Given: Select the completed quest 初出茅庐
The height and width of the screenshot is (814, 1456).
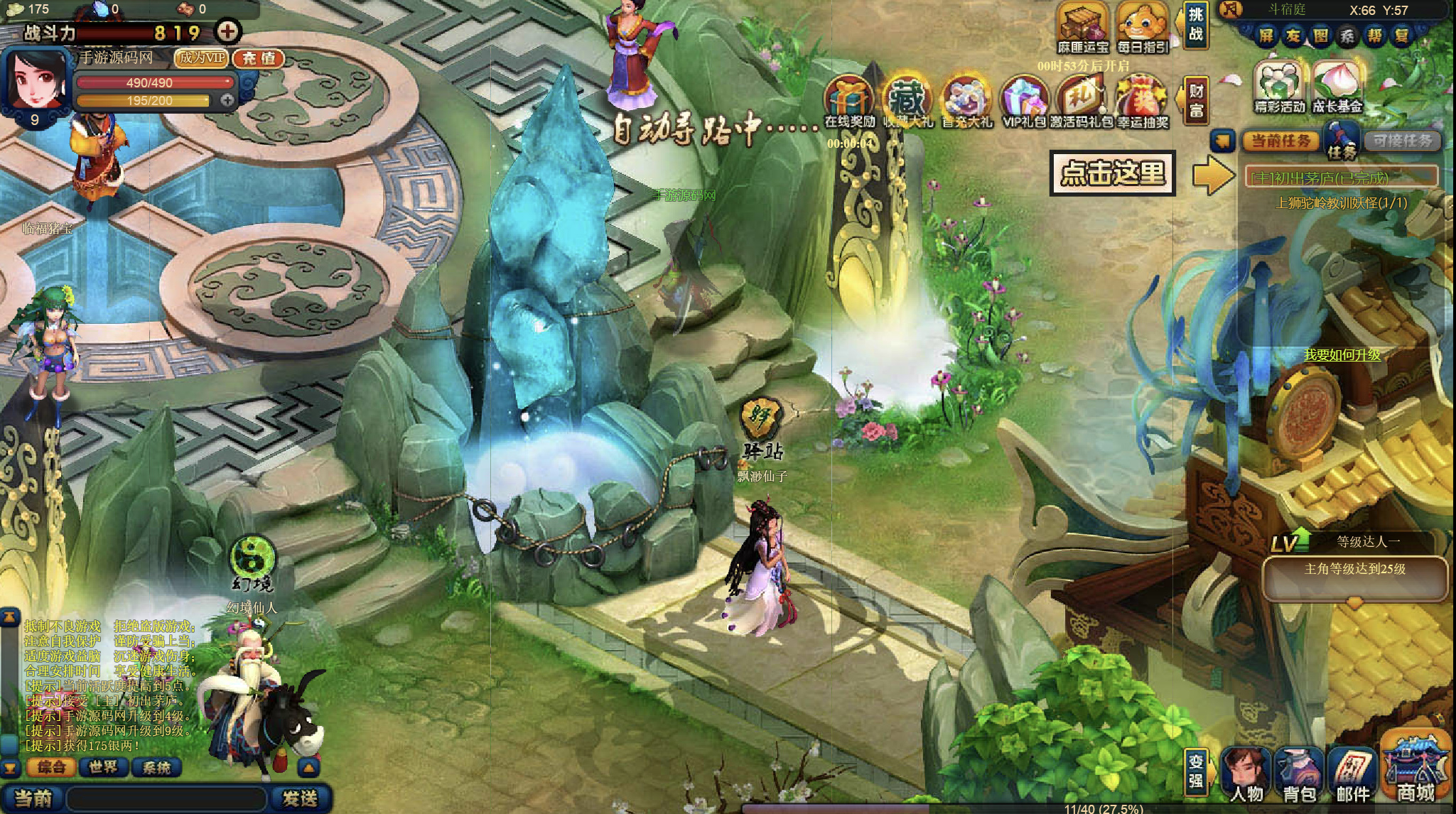Looking at the screenshot, I should [x=1342, y=178].
